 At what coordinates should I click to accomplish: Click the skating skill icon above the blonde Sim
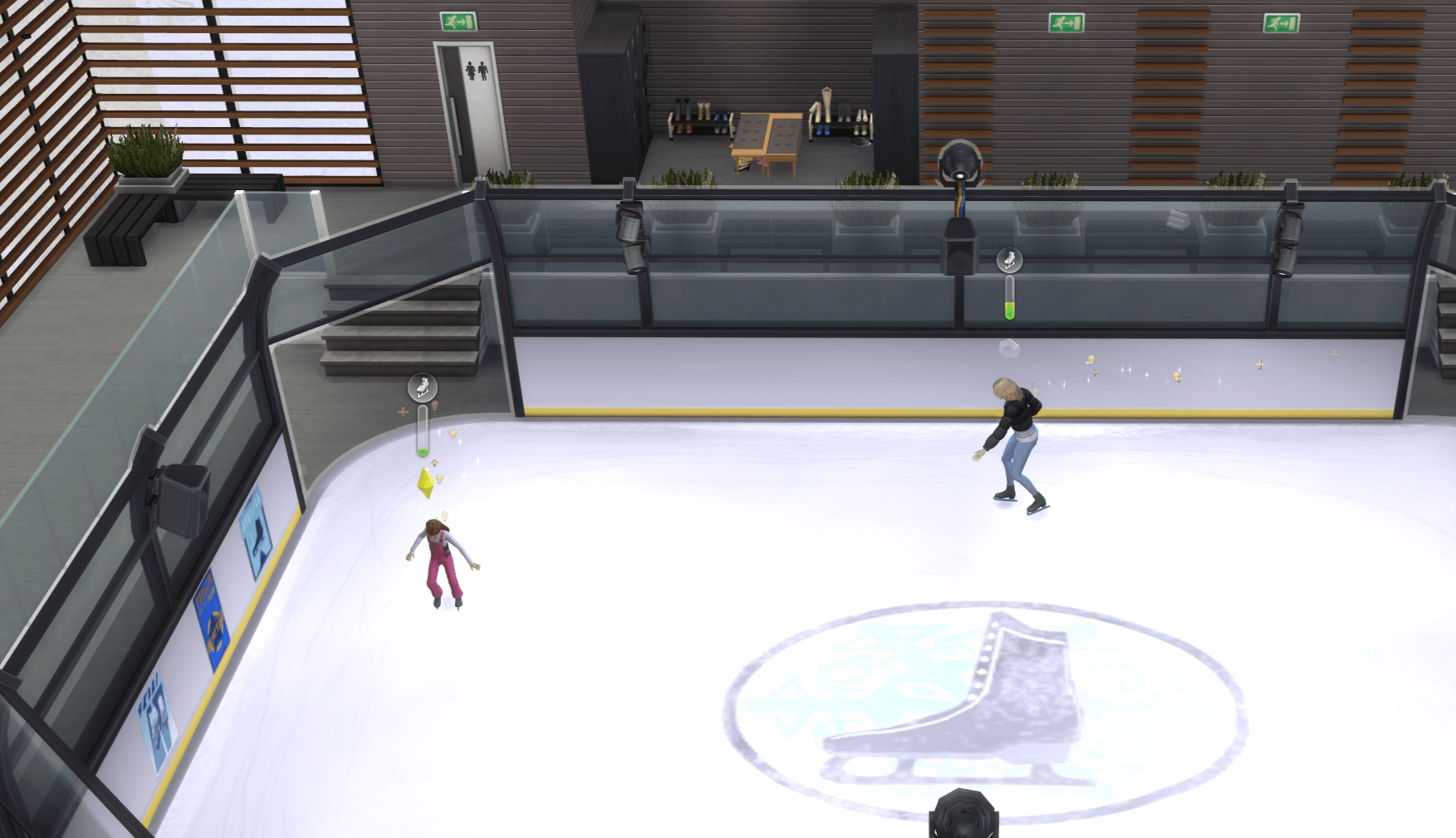(x=1010, y=260)
